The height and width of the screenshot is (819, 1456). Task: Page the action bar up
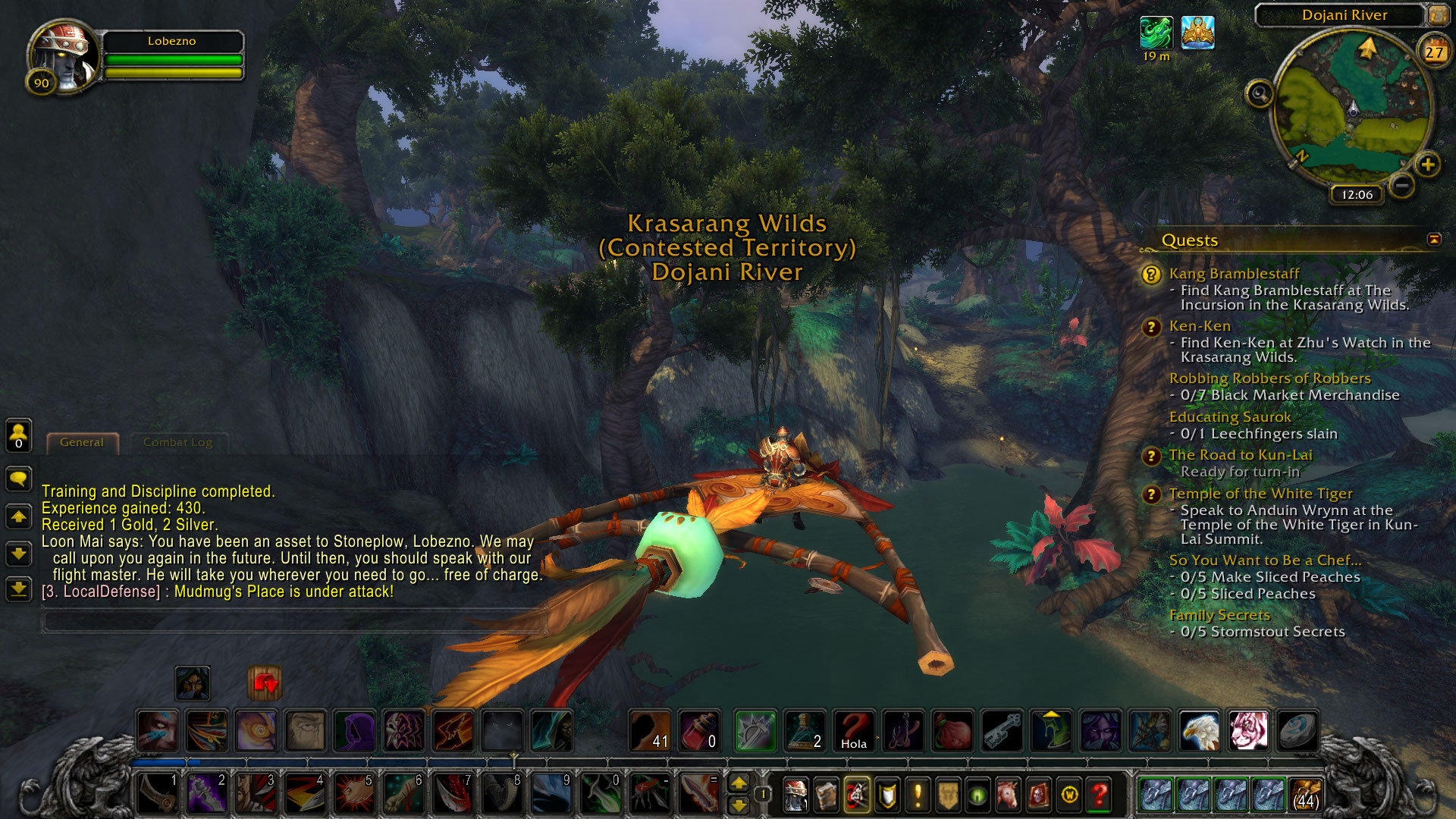click(x=739, y=783)
